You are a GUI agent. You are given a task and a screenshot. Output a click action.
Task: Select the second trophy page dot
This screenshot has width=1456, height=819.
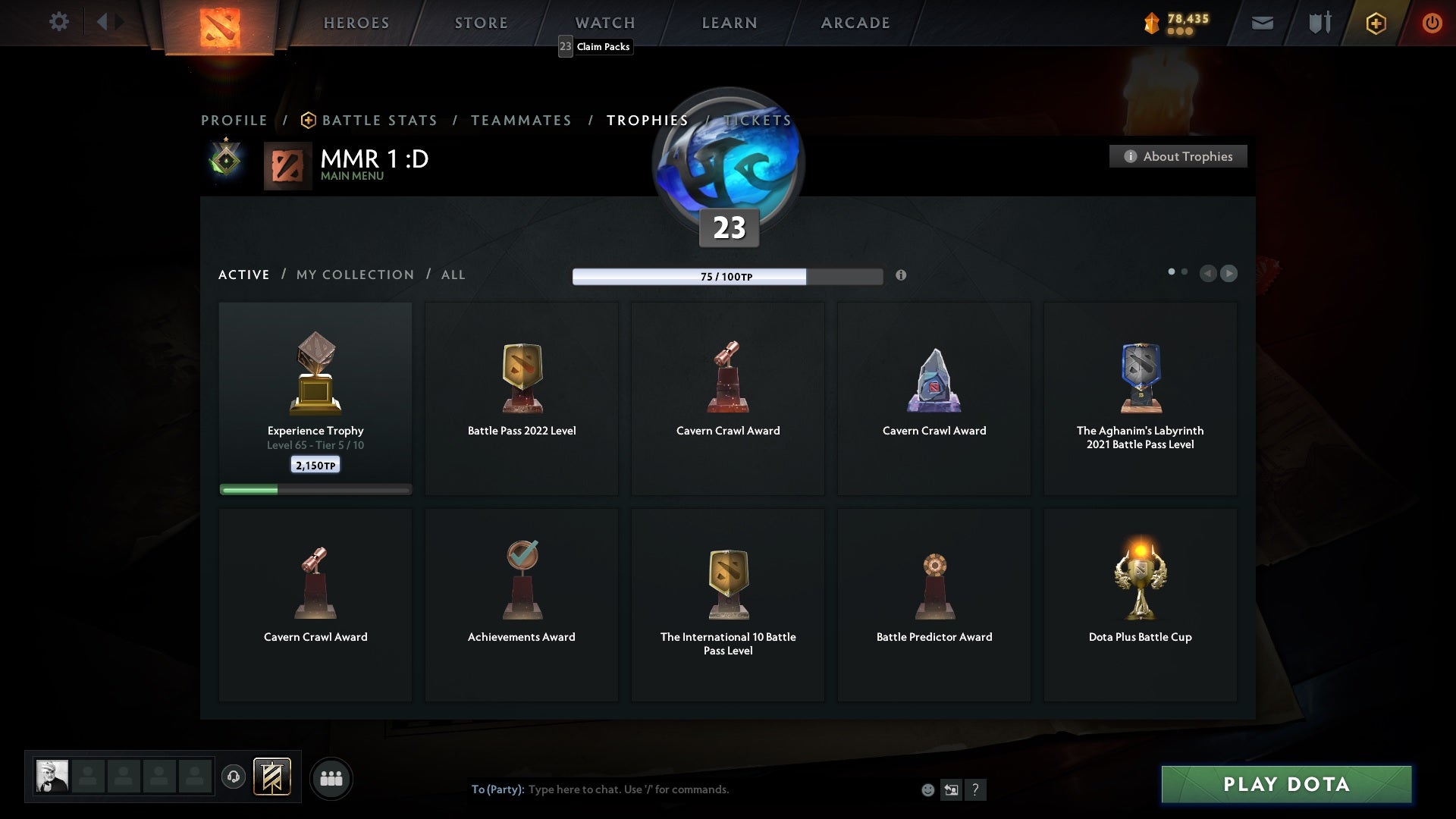pyautogui.click(x=1185, y=270)
